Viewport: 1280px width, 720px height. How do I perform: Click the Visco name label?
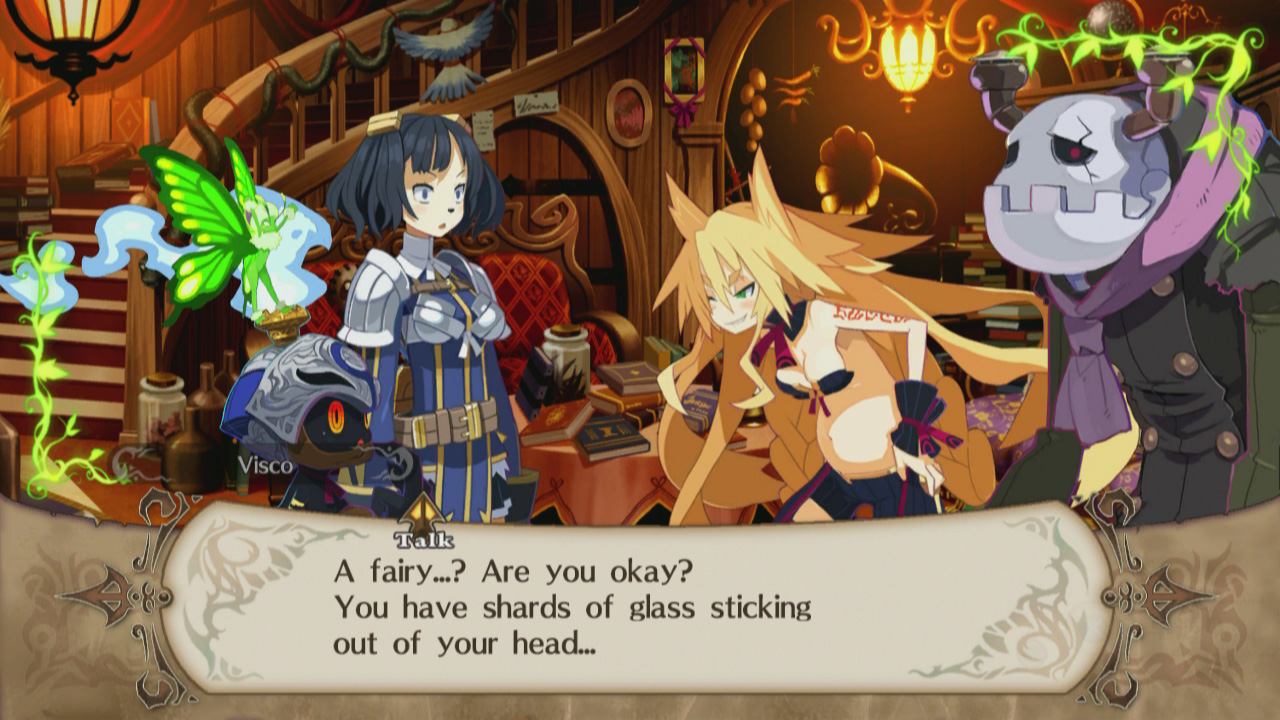263,464
